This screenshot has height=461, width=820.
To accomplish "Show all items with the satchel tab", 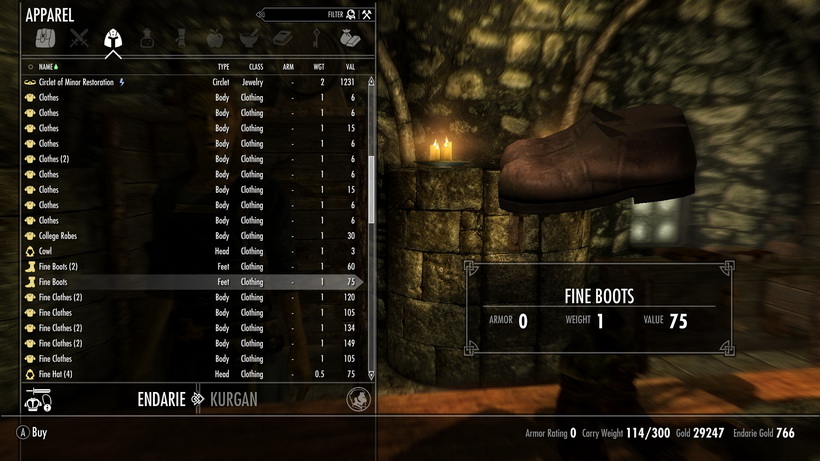I will 45,39.
